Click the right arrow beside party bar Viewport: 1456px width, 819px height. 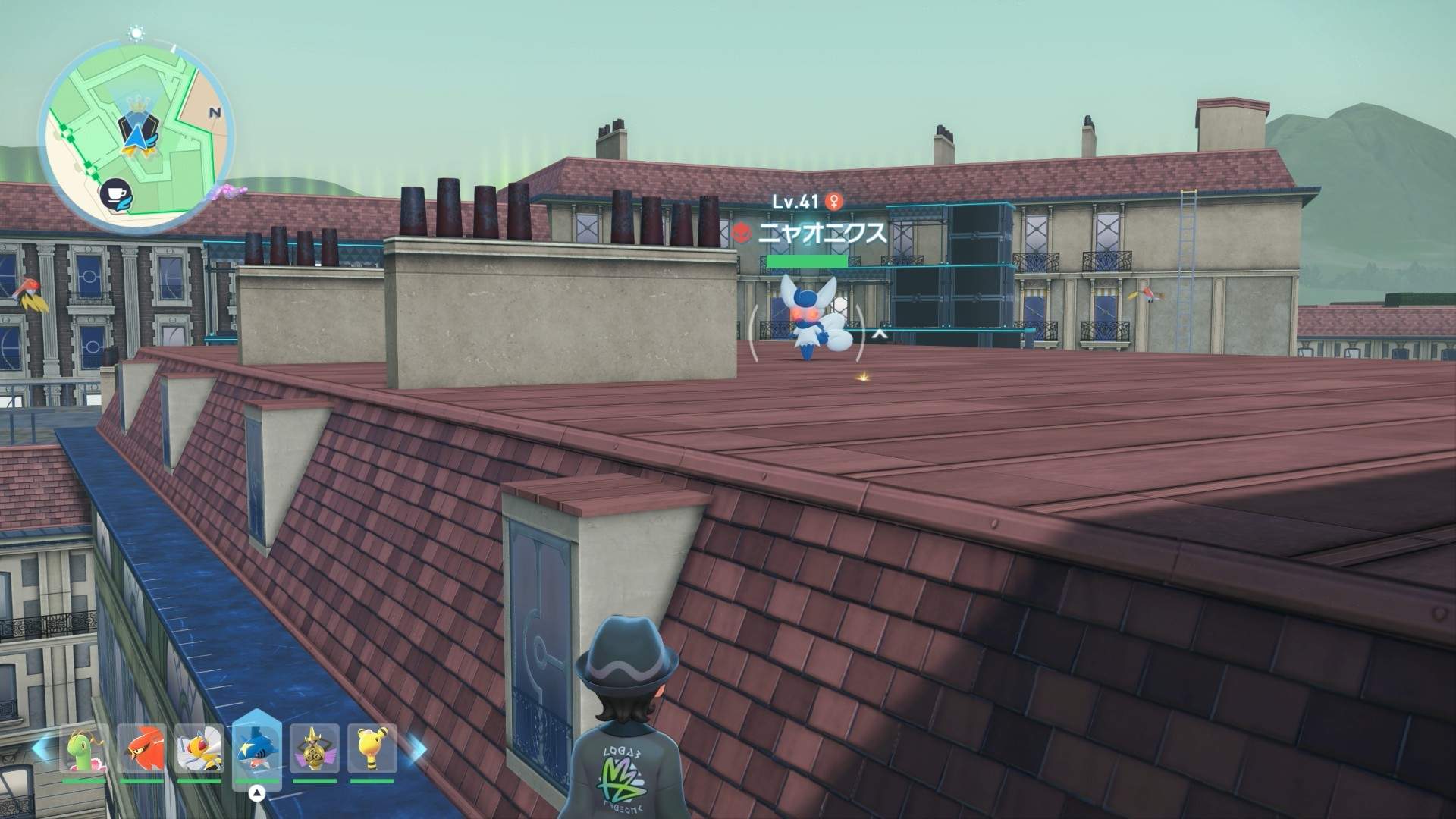point(416,748)
